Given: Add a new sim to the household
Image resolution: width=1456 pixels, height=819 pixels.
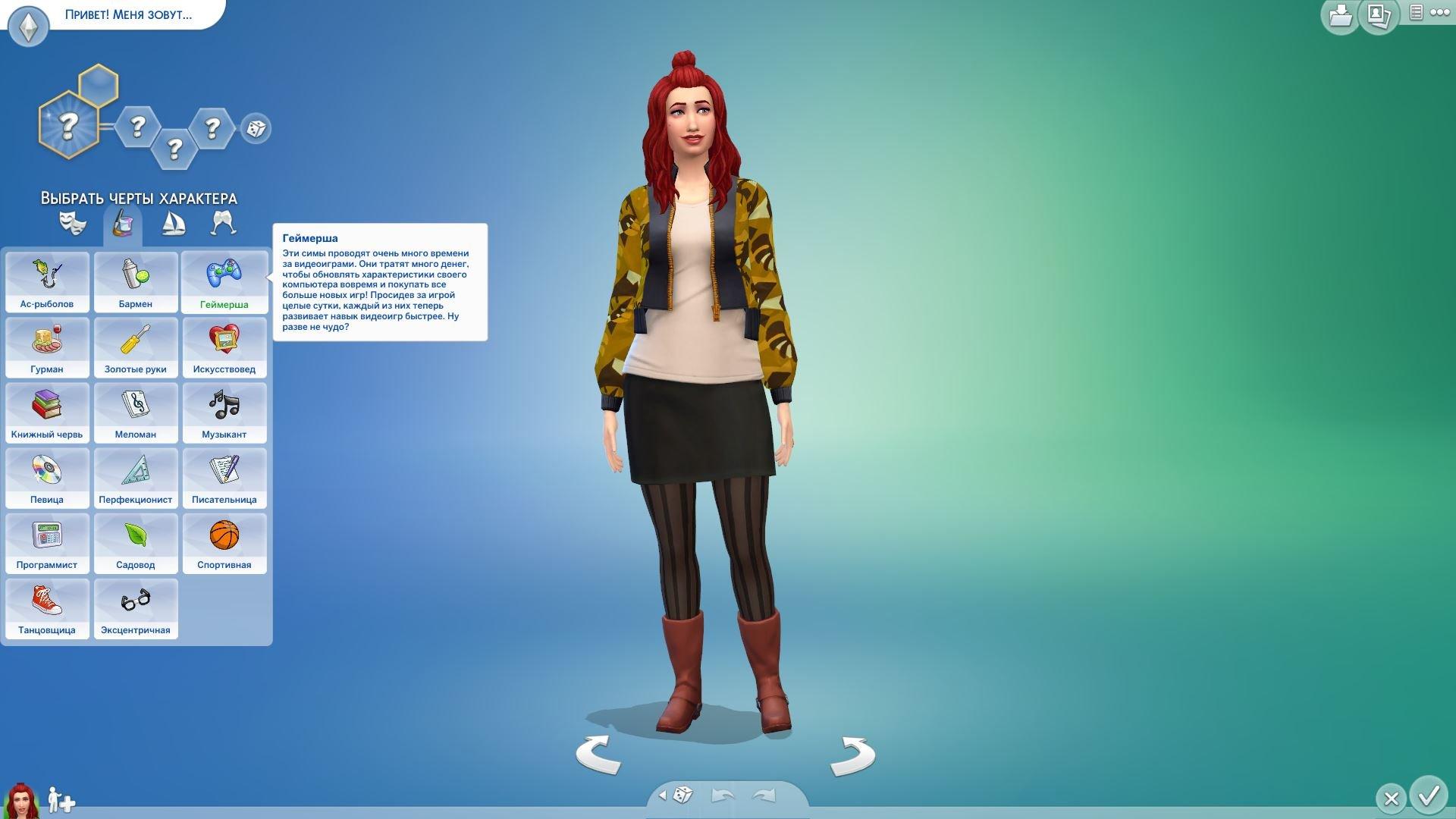Looking at the screenshot, I should (61, 799).
